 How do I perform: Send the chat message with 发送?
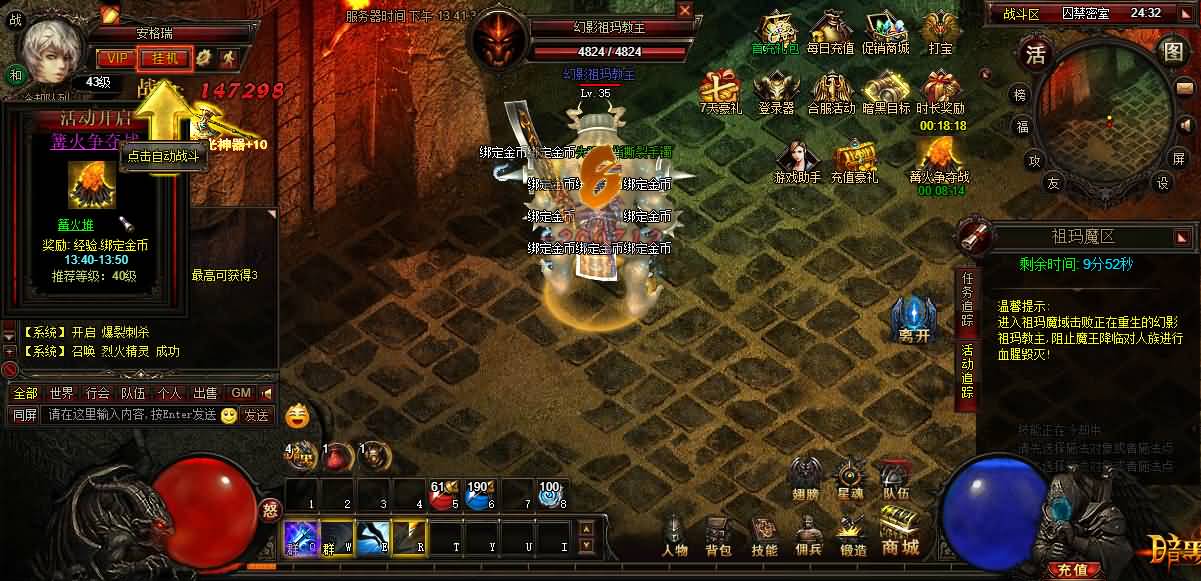coord(257,415)
